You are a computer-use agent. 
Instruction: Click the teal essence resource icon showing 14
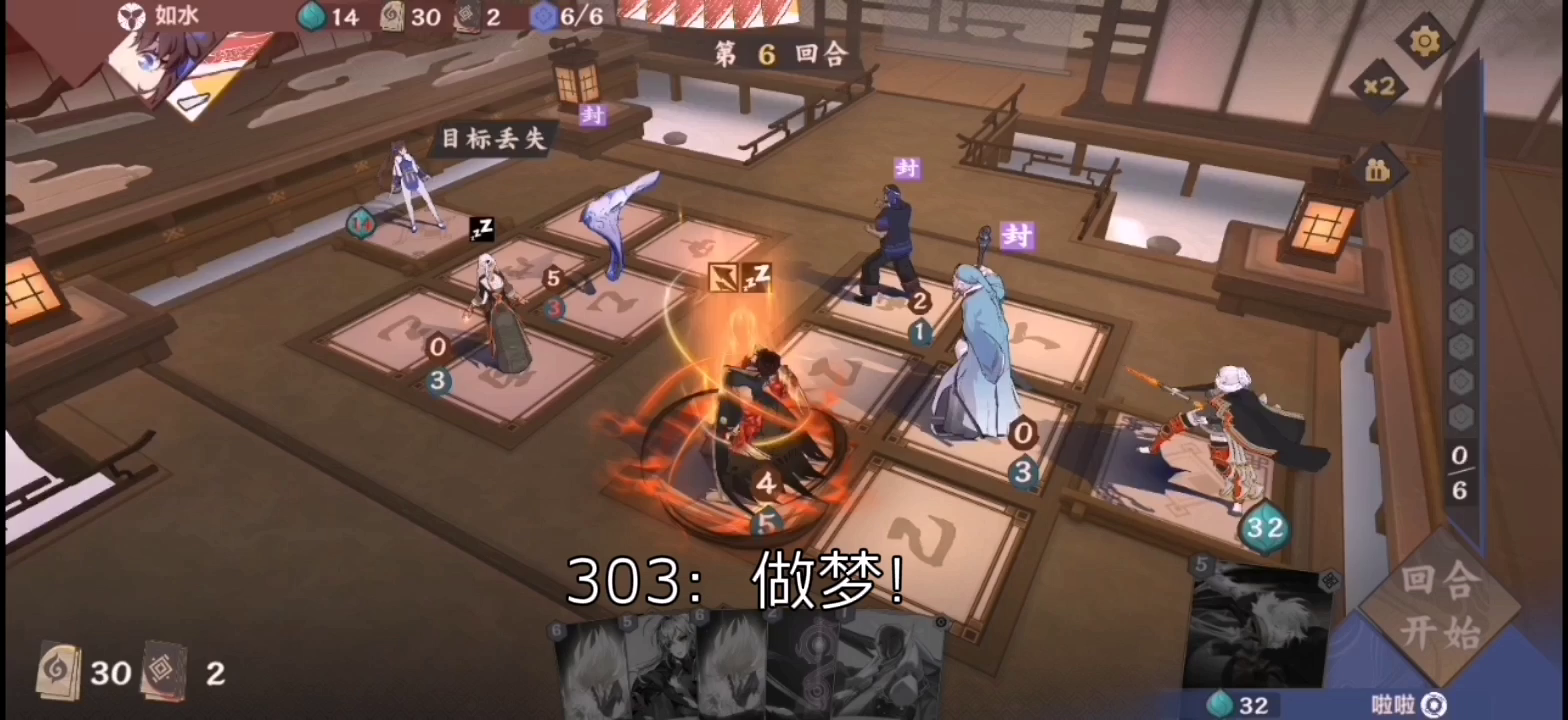point(313,17)
